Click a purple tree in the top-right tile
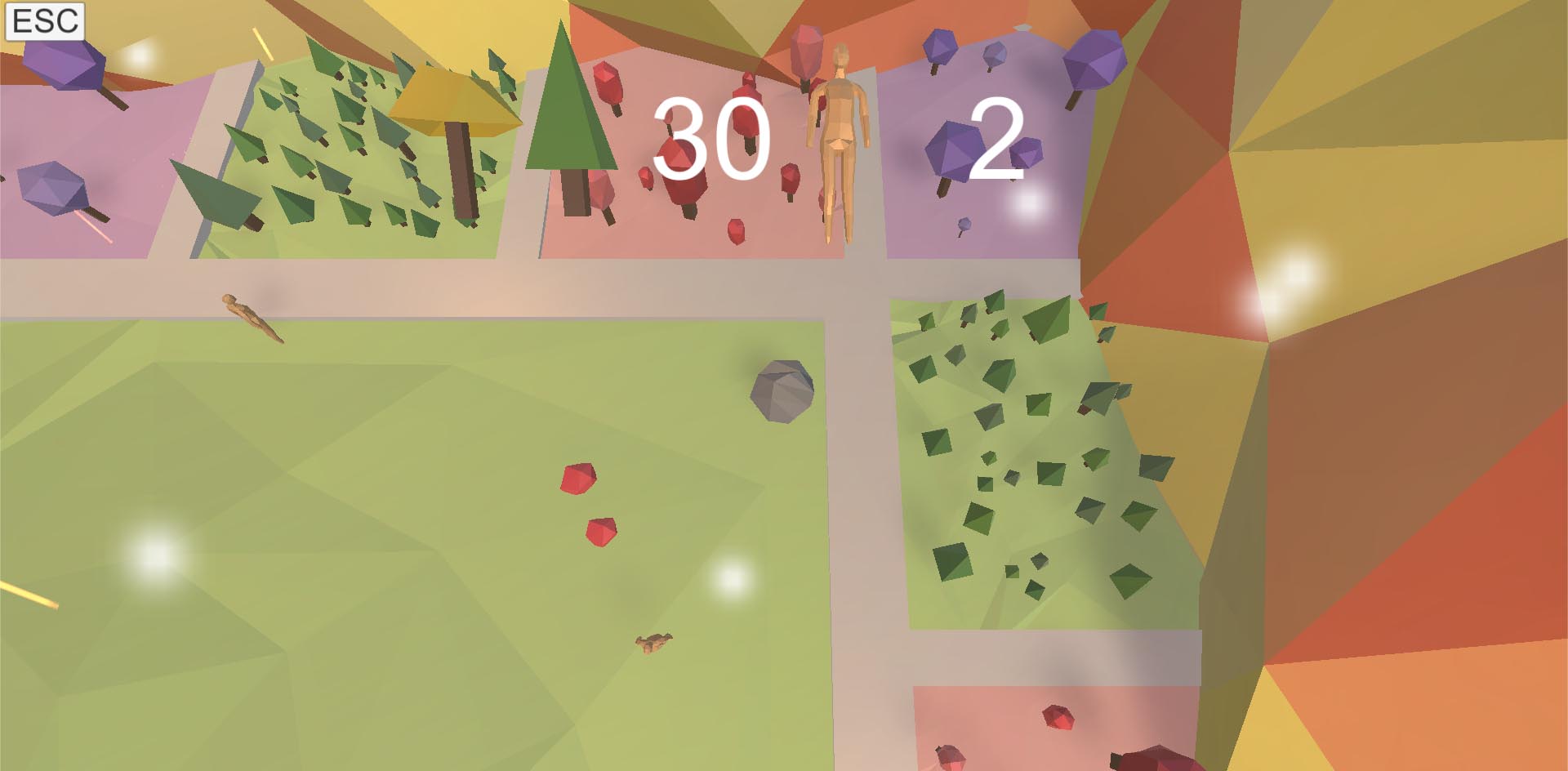The width and height of the screenshot is (1568, 771). [1094, 61]
